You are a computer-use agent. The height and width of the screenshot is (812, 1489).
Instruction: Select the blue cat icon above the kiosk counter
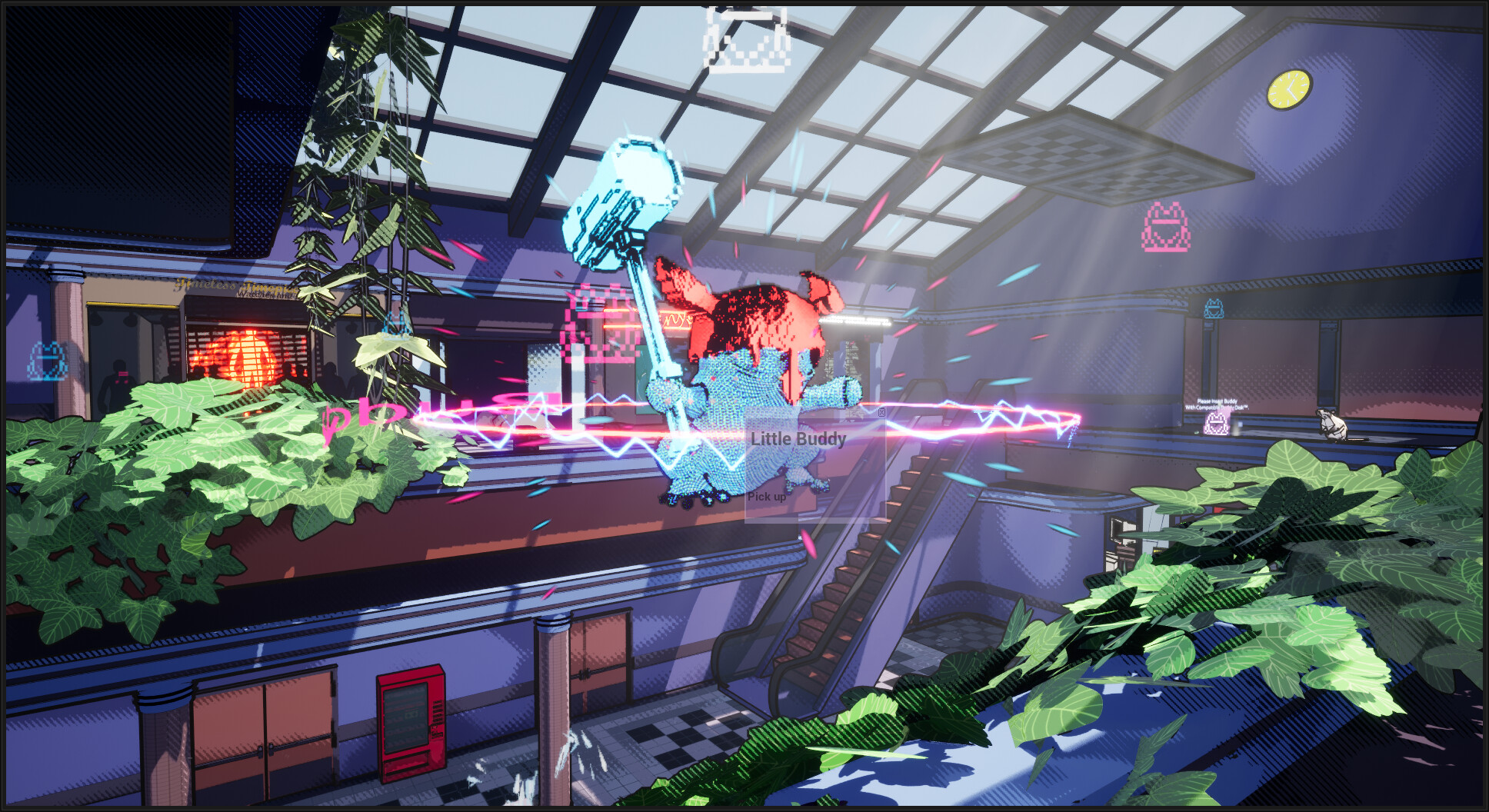pos(1214,308)
